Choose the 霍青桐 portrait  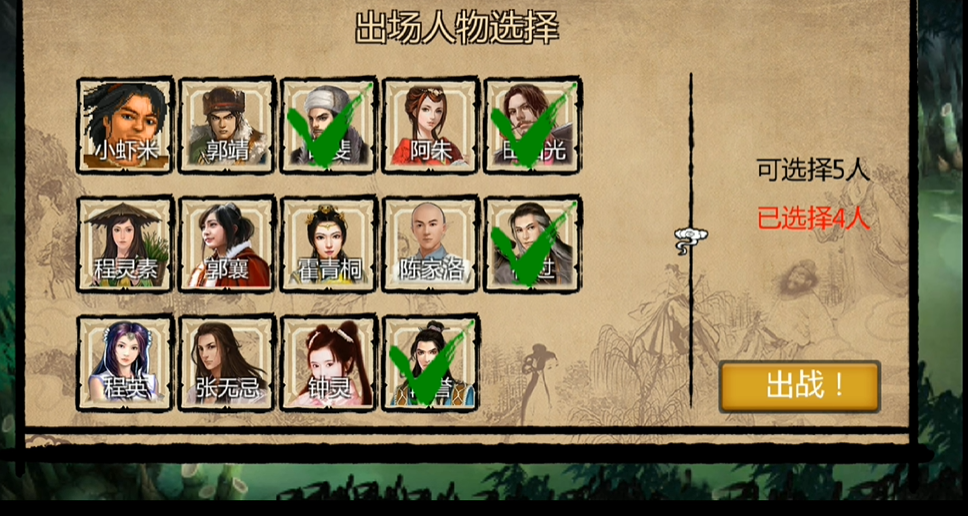pos(329,244)
